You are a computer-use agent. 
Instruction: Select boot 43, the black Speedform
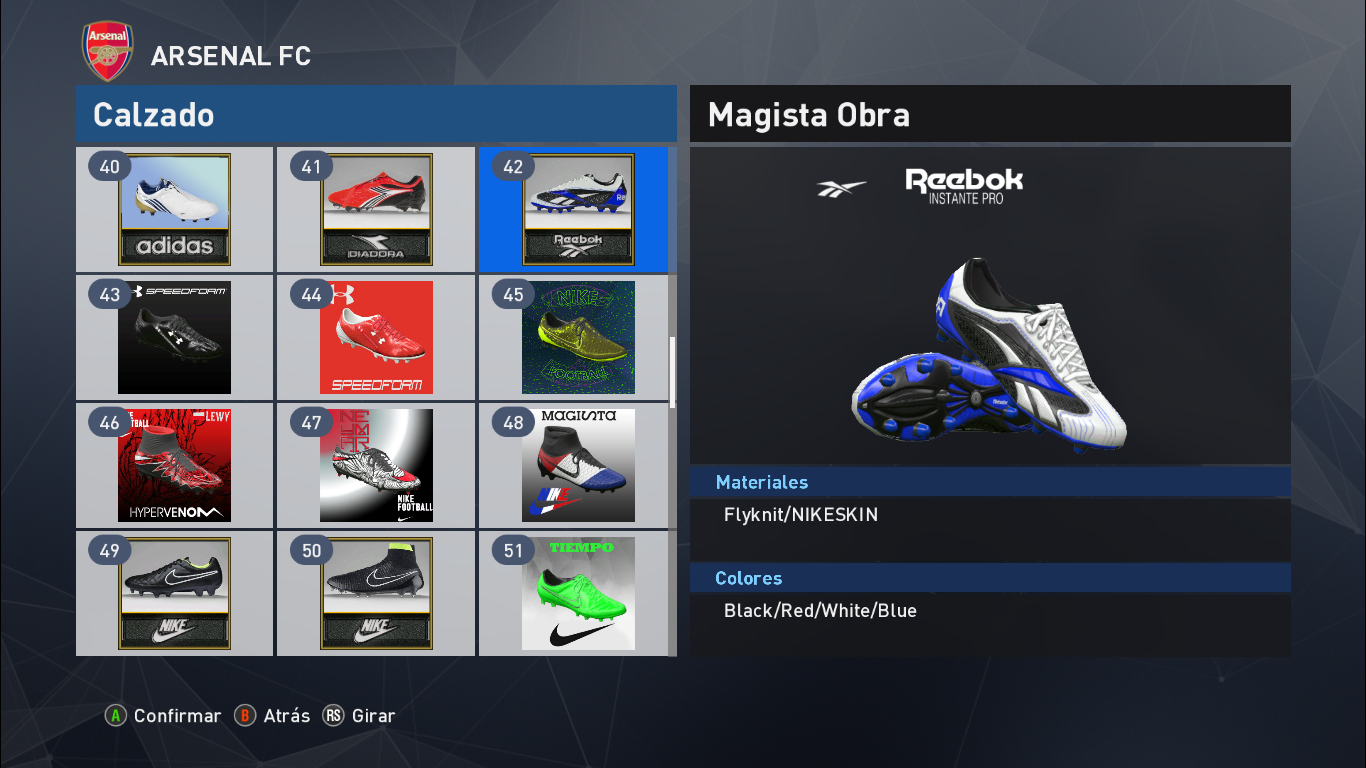click(x=175, y=338)
